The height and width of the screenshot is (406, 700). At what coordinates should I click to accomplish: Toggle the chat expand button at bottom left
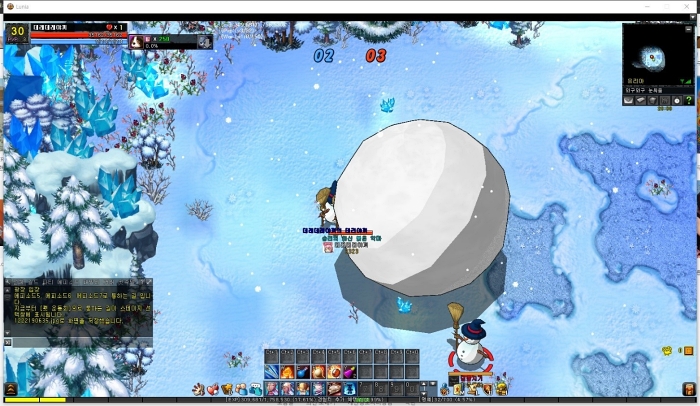coord(10,389)
